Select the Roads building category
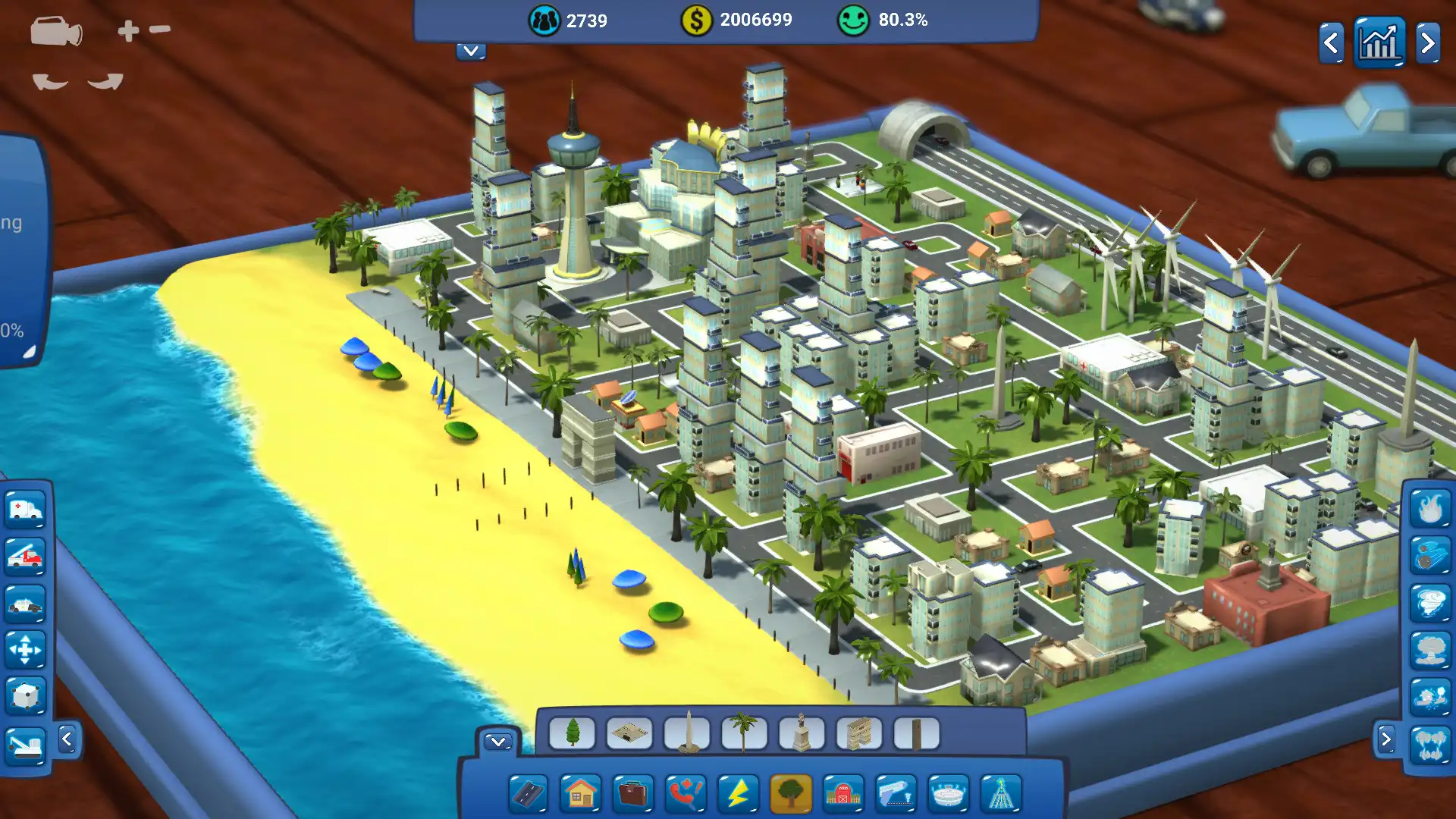Viewport: 1456px width, 819px height. 529,795
